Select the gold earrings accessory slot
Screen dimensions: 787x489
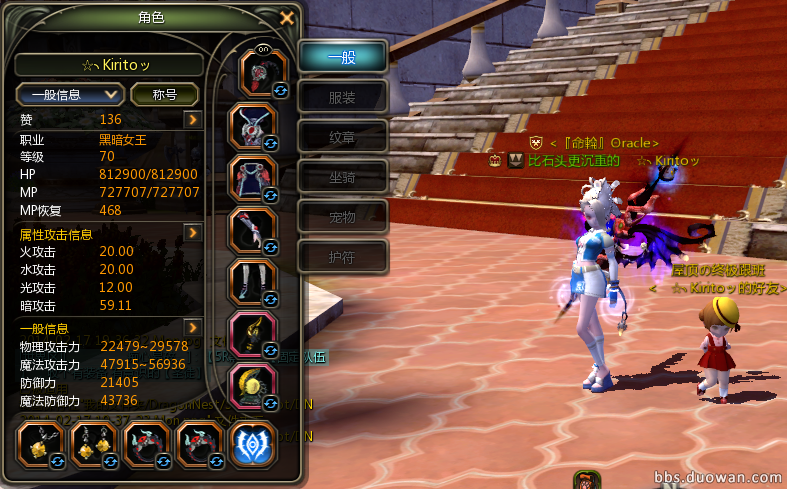point(95,445)
